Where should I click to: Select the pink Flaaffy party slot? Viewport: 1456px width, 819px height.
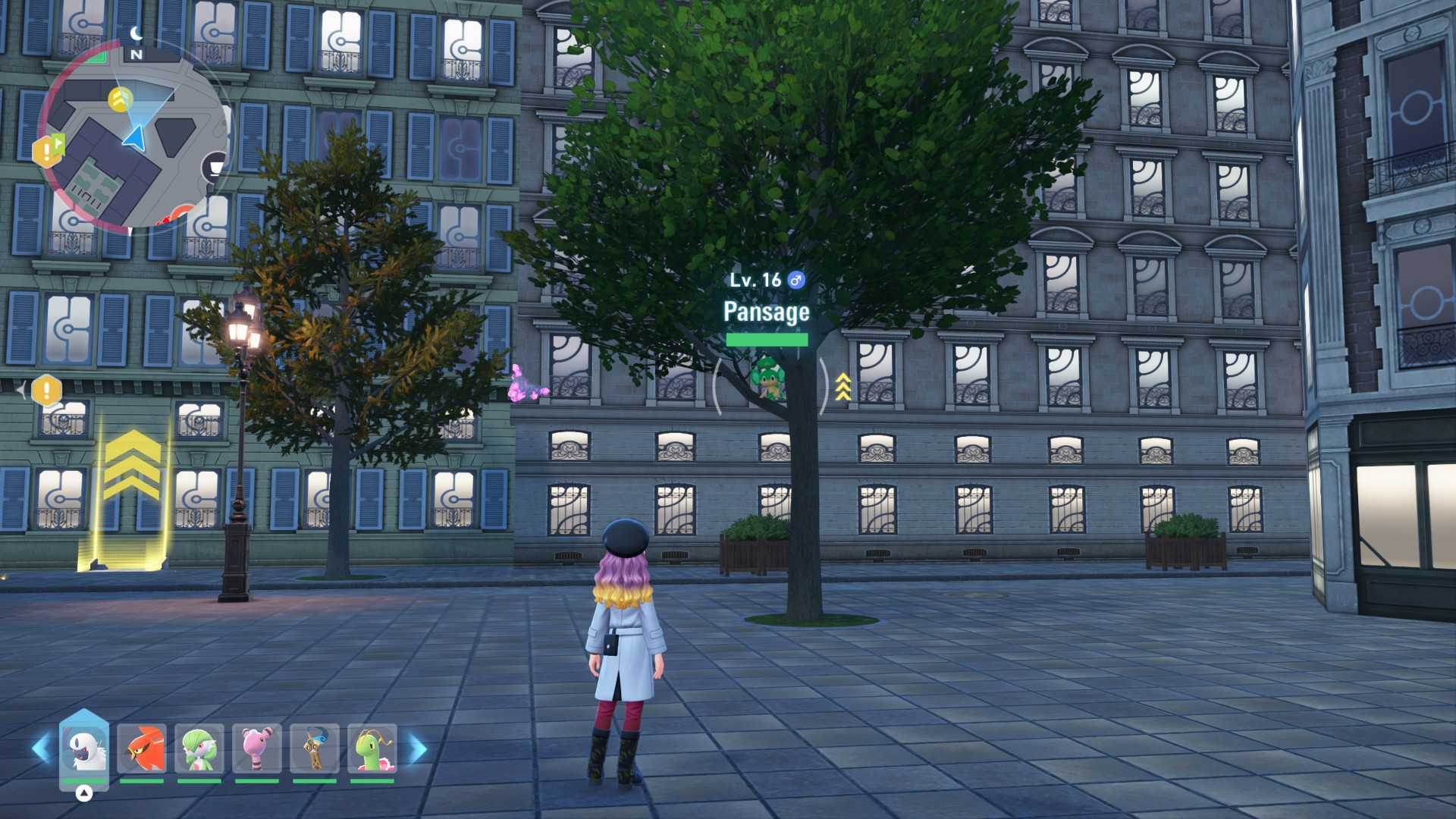[x=257, y=748]
